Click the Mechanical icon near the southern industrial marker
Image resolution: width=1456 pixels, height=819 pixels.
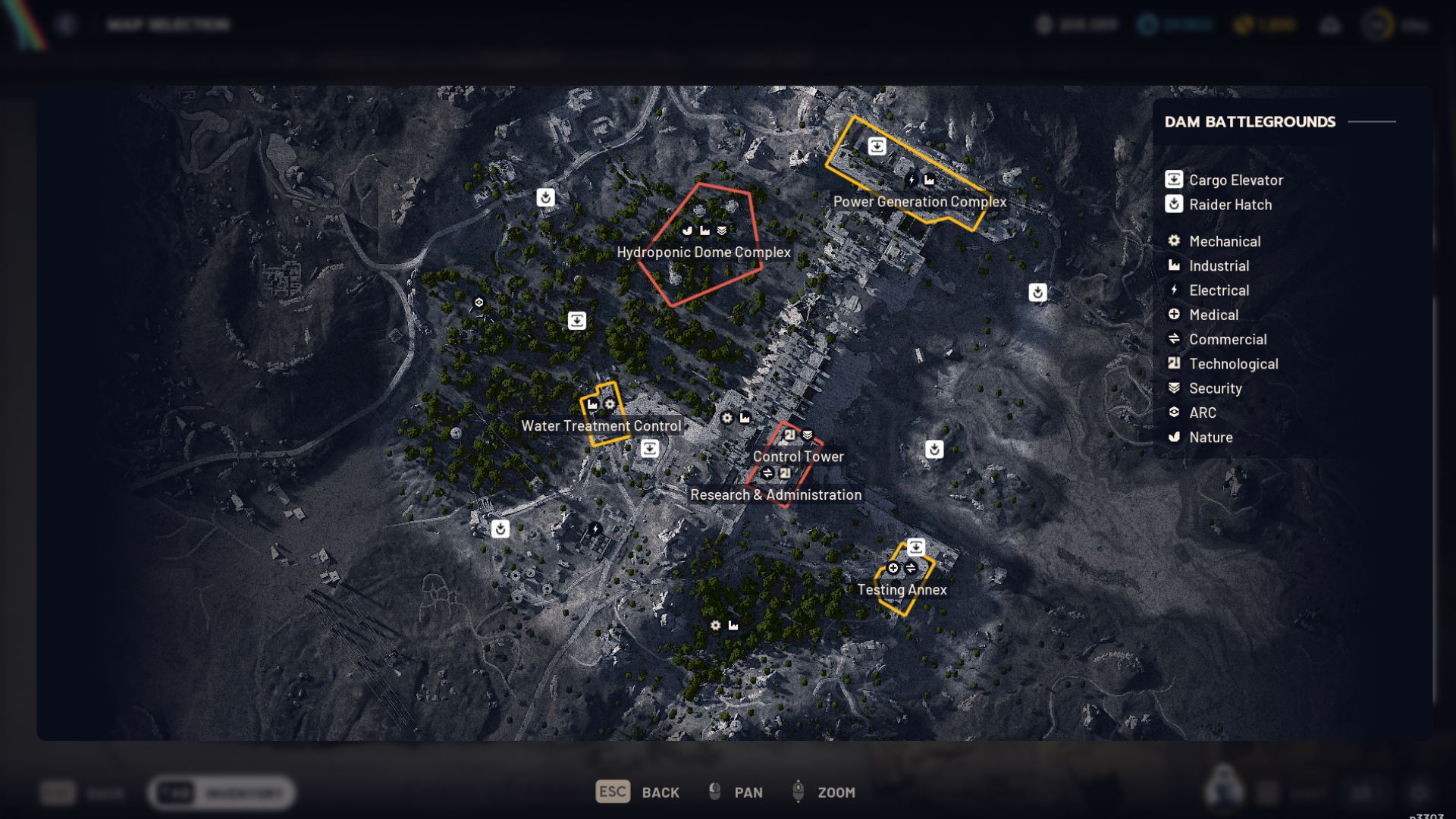pyautogui.click(x=716, y=625)
